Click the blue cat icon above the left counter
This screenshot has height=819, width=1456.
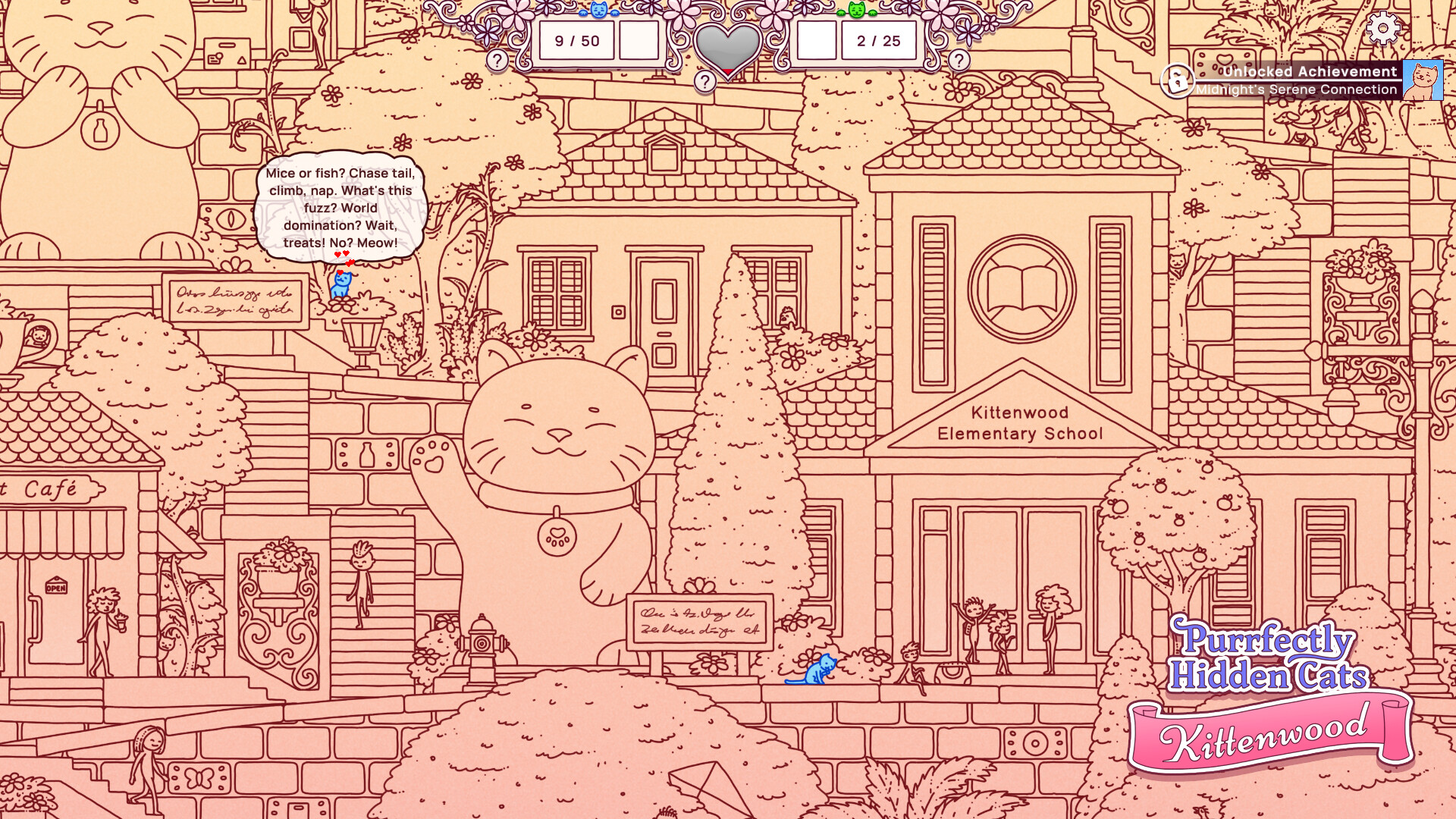[598, 11]
